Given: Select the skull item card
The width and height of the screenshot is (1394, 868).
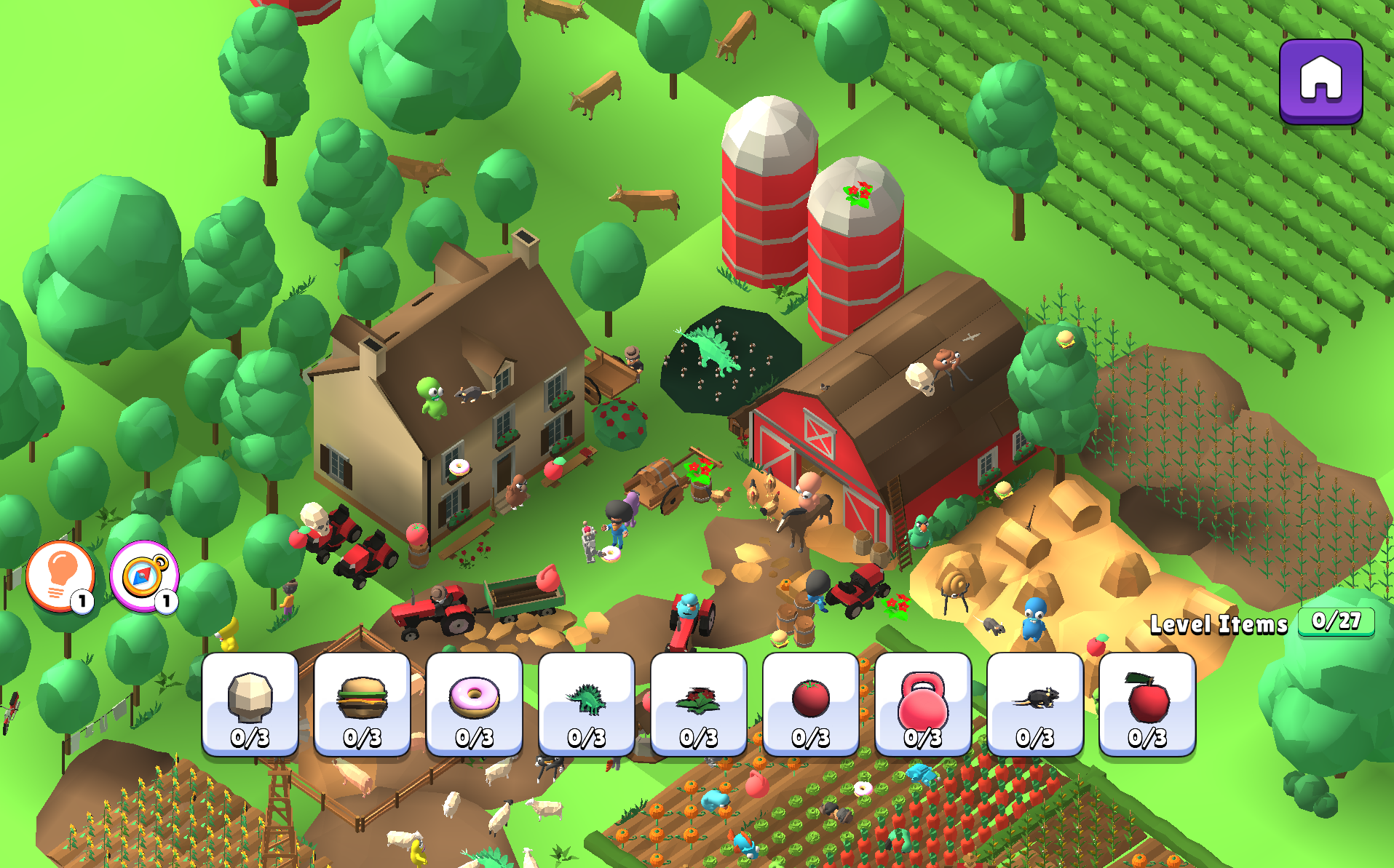Looking at the screenshot, I should (250, 704).
